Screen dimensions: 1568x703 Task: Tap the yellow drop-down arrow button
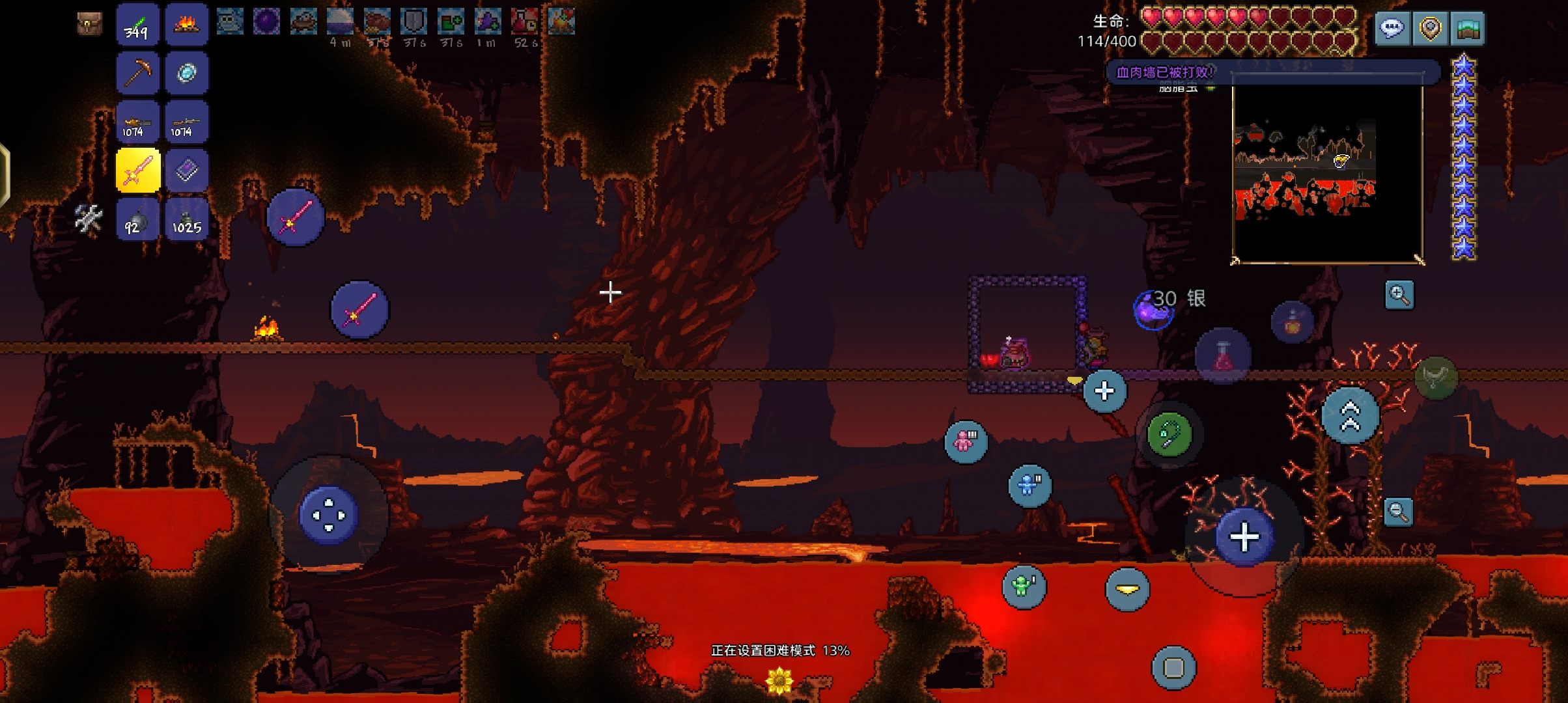coord(1127,589)
